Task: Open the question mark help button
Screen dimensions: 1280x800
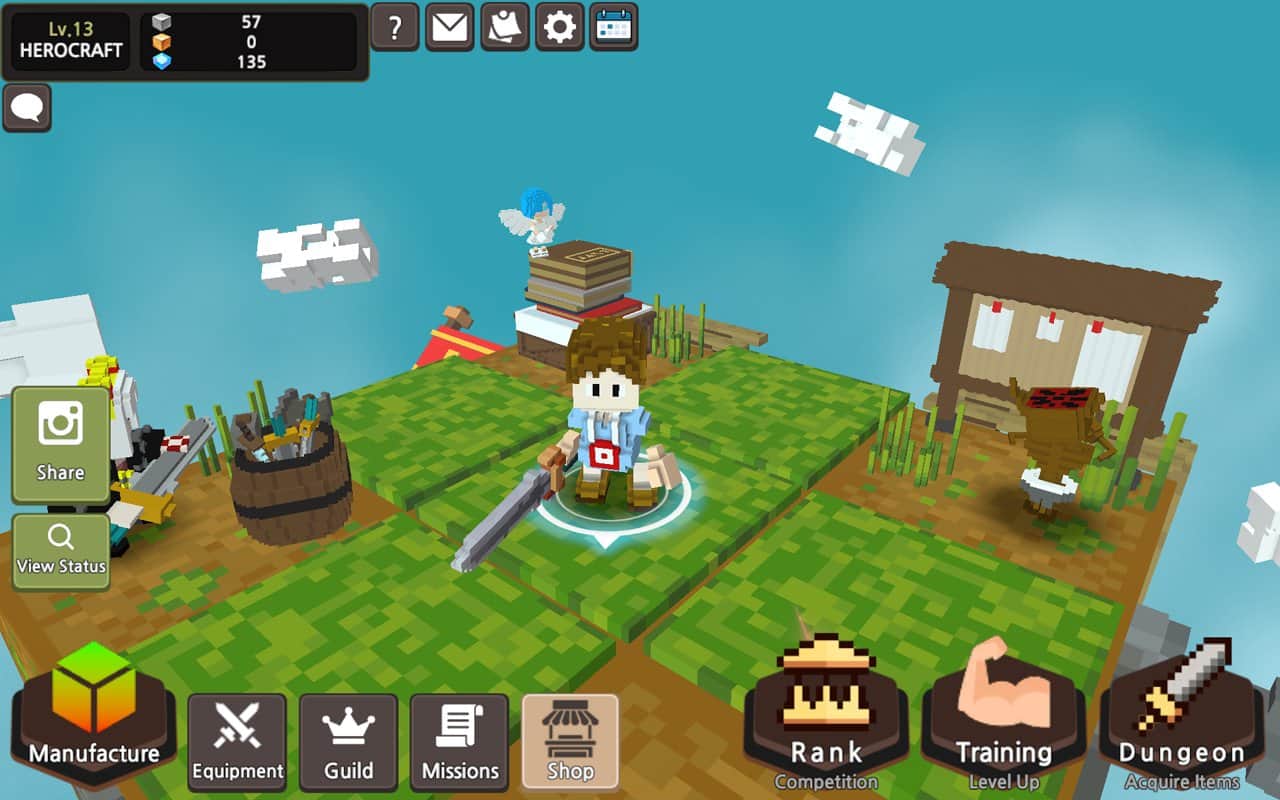Action: click(x=395, y=27)
